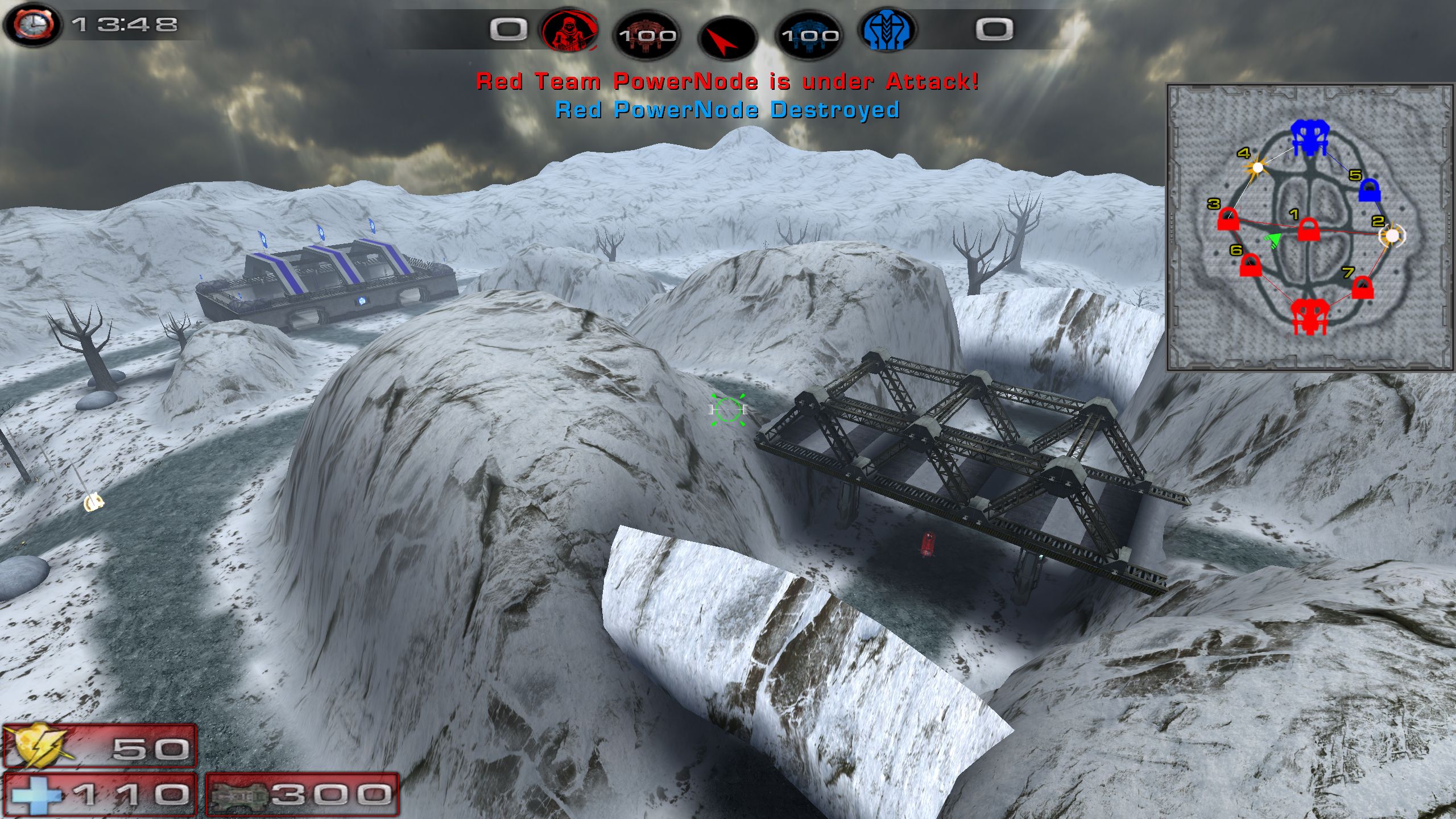
Task: Click the flashing node 2 marker
Action: click(1392, 235)
